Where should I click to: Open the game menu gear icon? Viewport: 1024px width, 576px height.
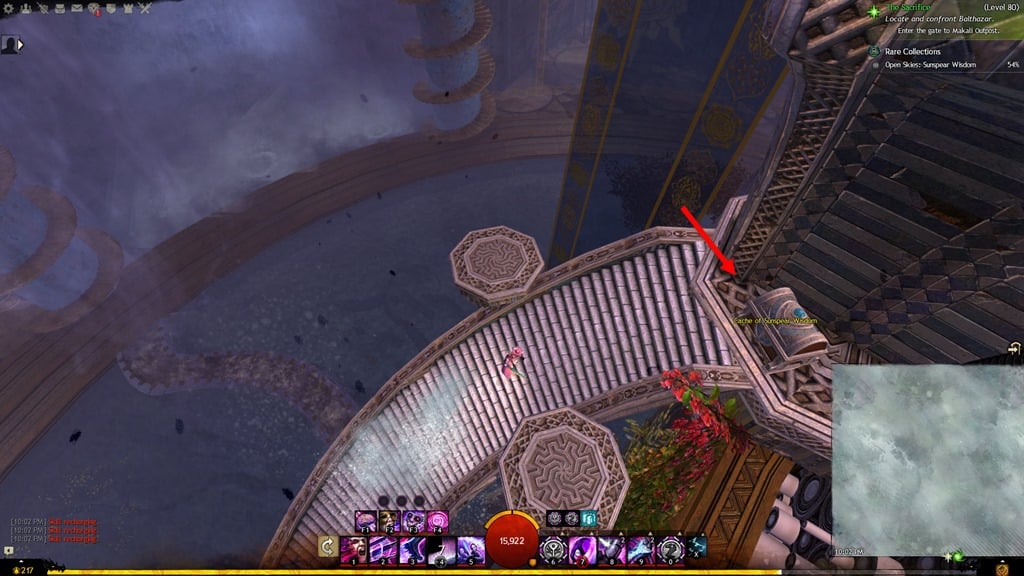(x=9, y=9)
